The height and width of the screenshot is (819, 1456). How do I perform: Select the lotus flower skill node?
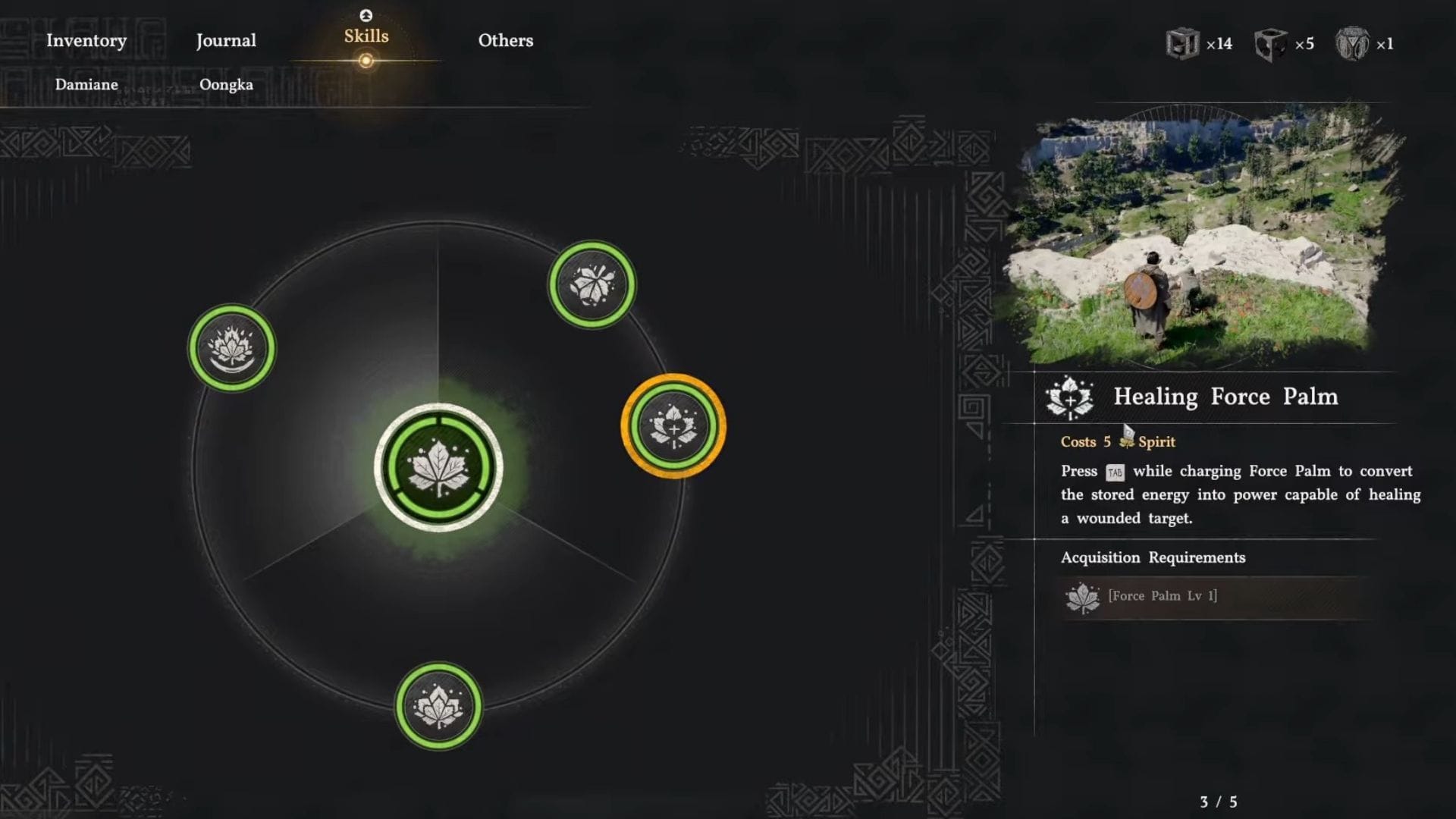tap(232, 348)
